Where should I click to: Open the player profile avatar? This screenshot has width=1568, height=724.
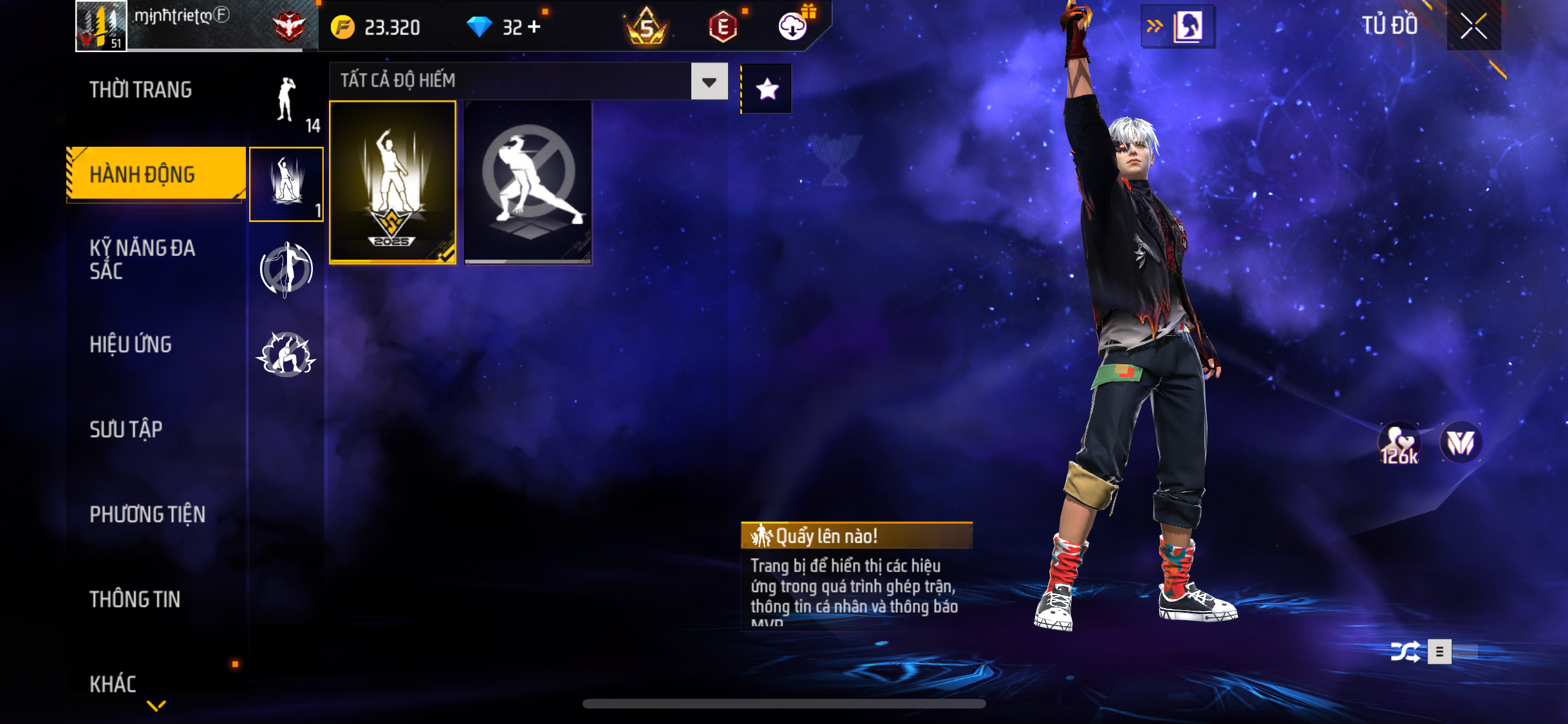point(101,26)
